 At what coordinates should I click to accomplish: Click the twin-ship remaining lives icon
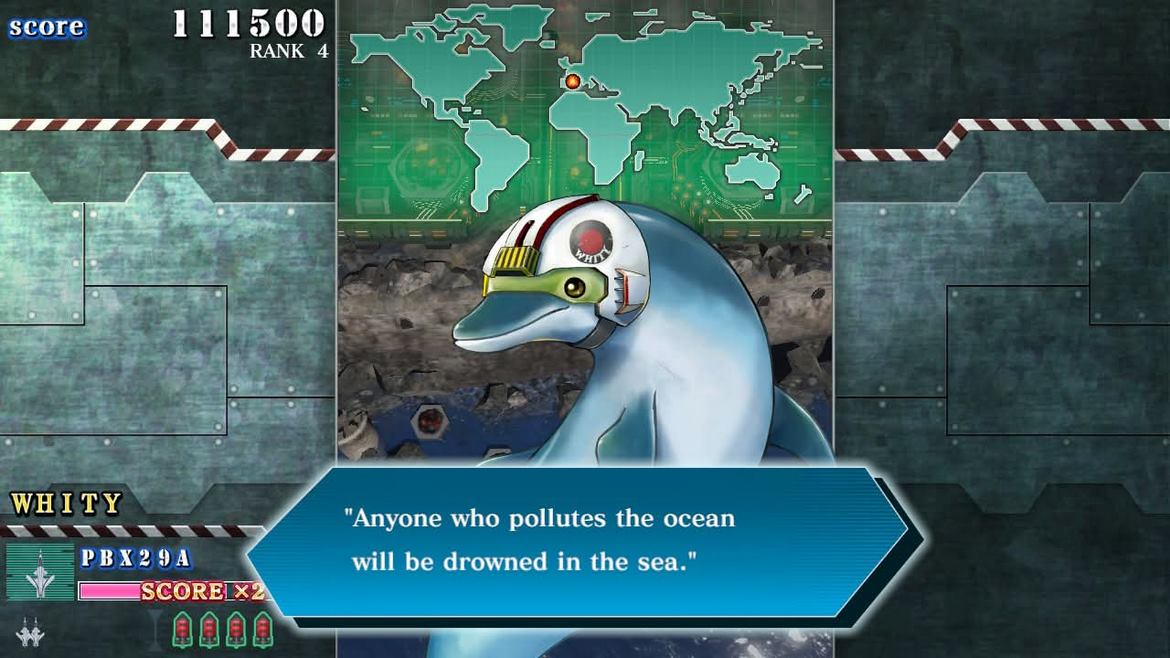point(30,632)
